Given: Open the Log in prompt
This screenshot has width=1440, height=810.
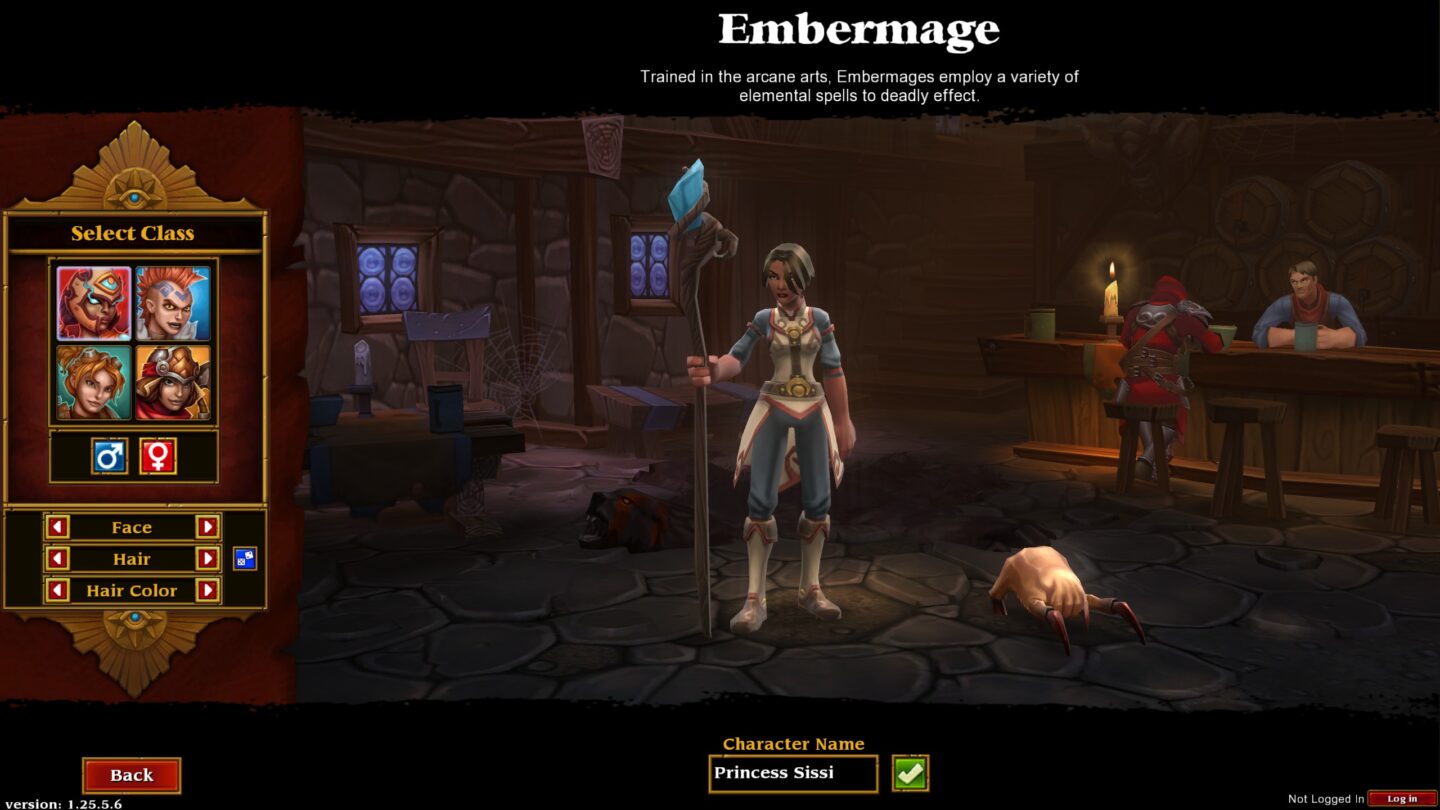Looking at the screenshot, I should click(x=1402, y=799).
